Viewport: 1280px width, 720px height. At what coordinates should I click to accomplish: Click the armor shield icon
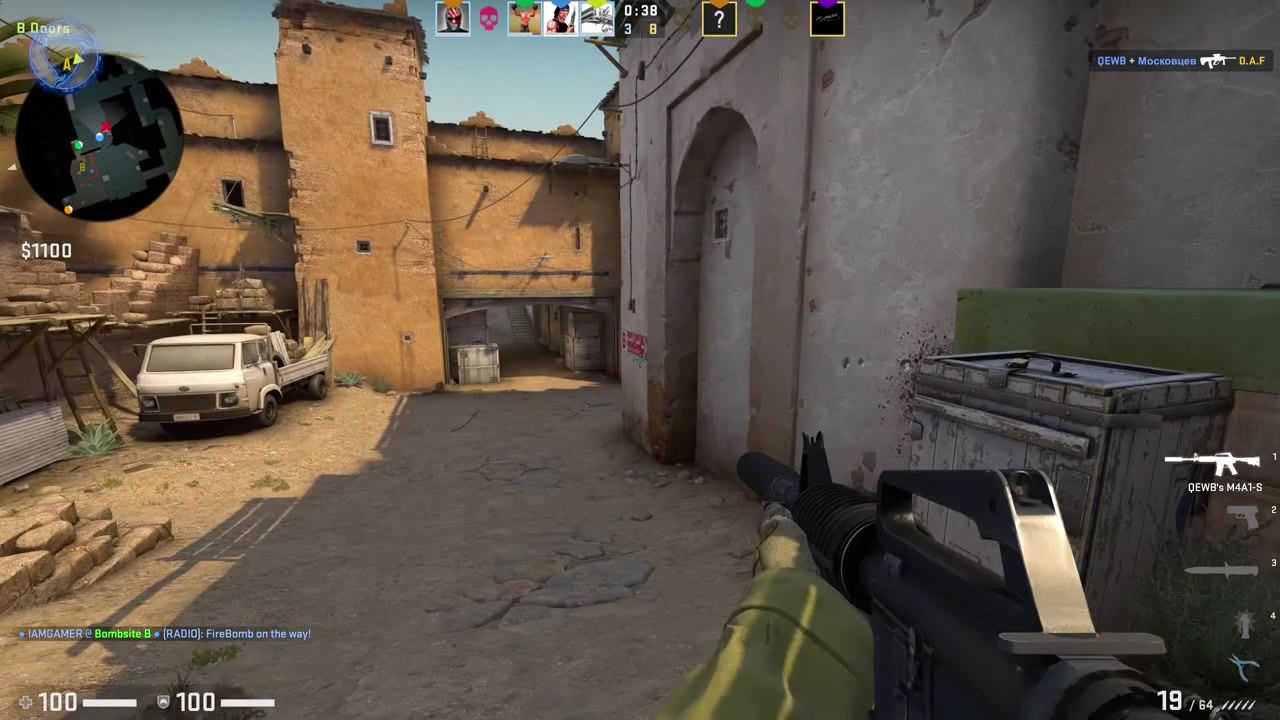pos(163,702)
